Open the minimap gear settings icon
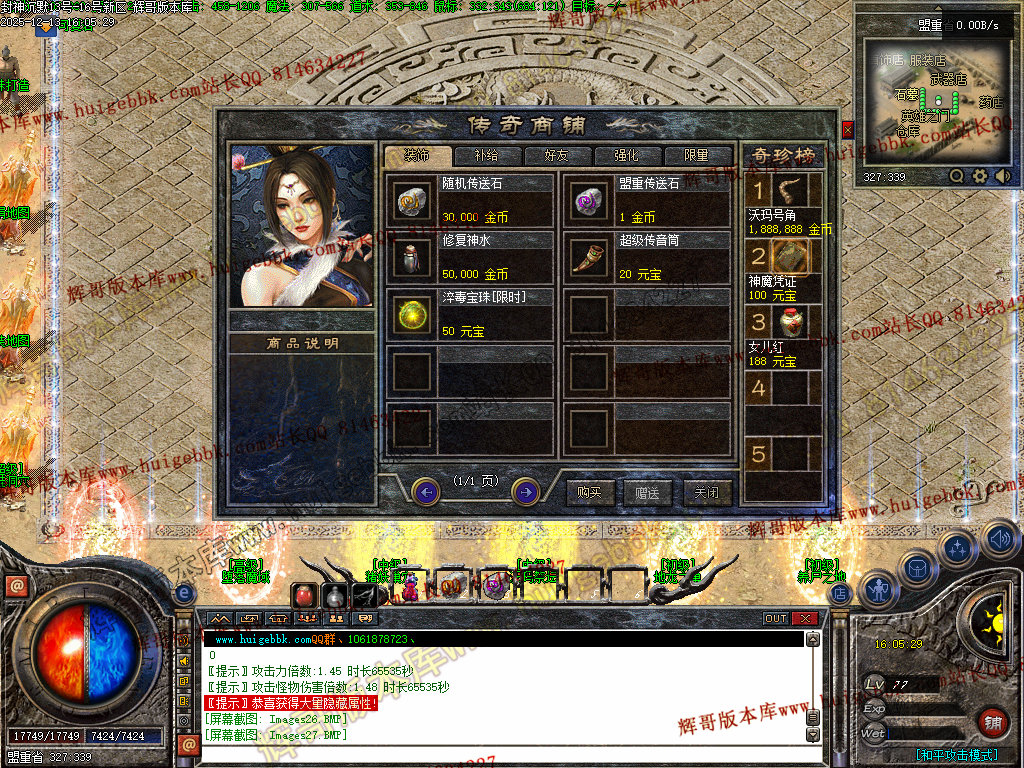 coord(980,176)
